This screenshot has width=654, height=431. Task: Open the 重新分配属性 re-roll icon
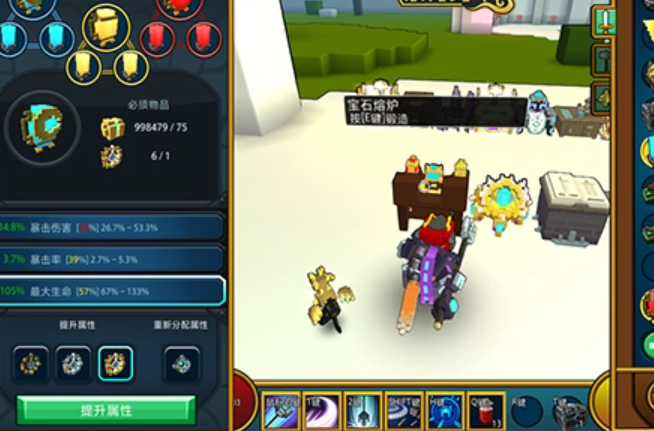(x=181, y=364)
